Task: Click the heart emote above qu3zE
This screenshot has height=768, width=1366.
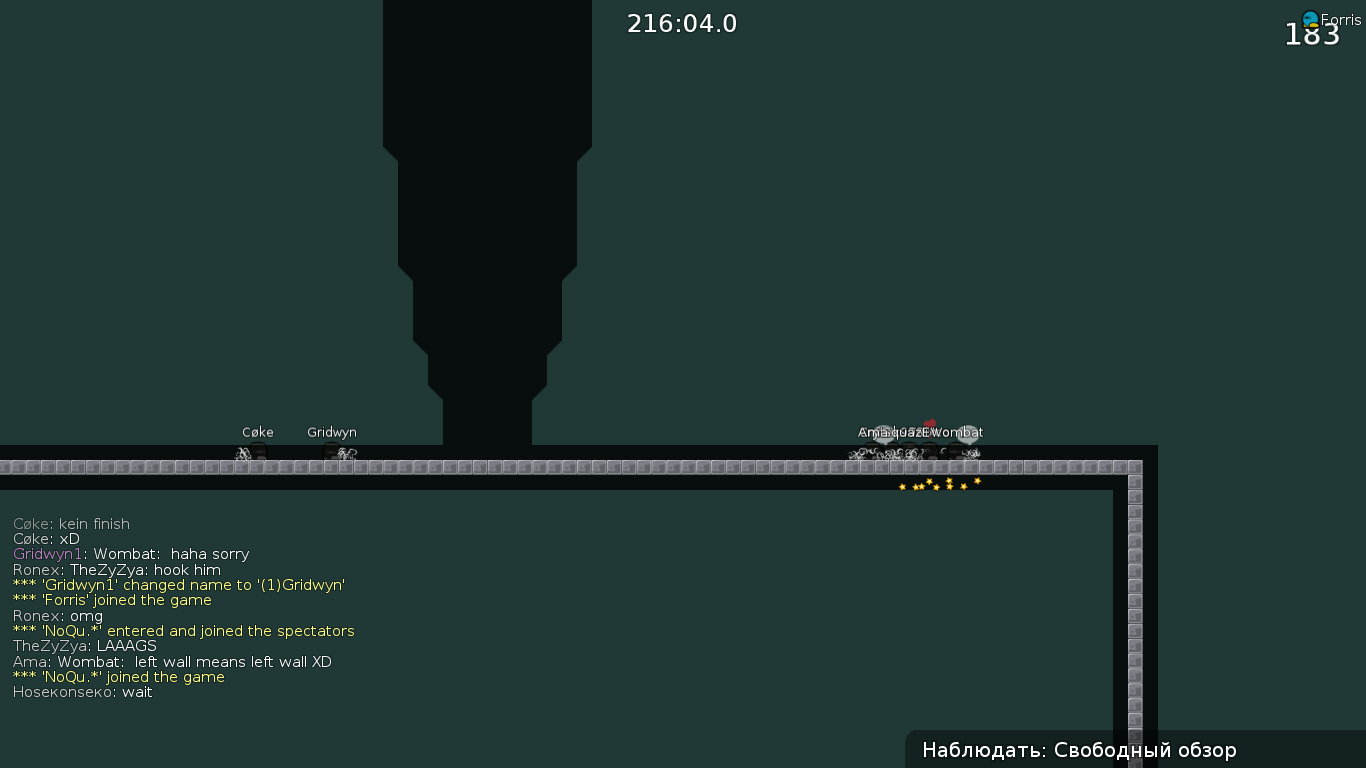Action: pyautogui.click(x=930, y=423)
